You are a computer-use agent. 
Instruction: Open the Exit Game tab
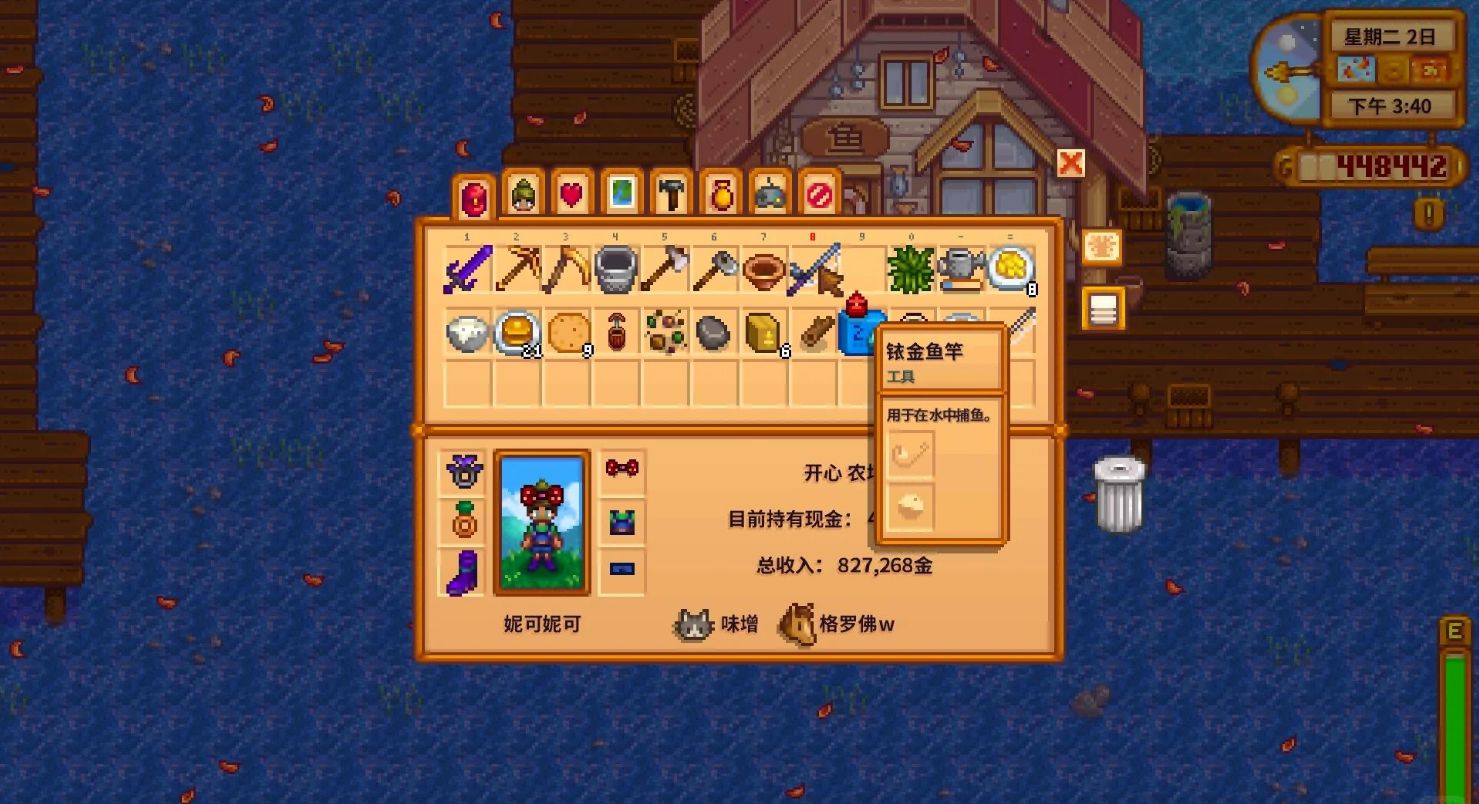coord(819,194)
